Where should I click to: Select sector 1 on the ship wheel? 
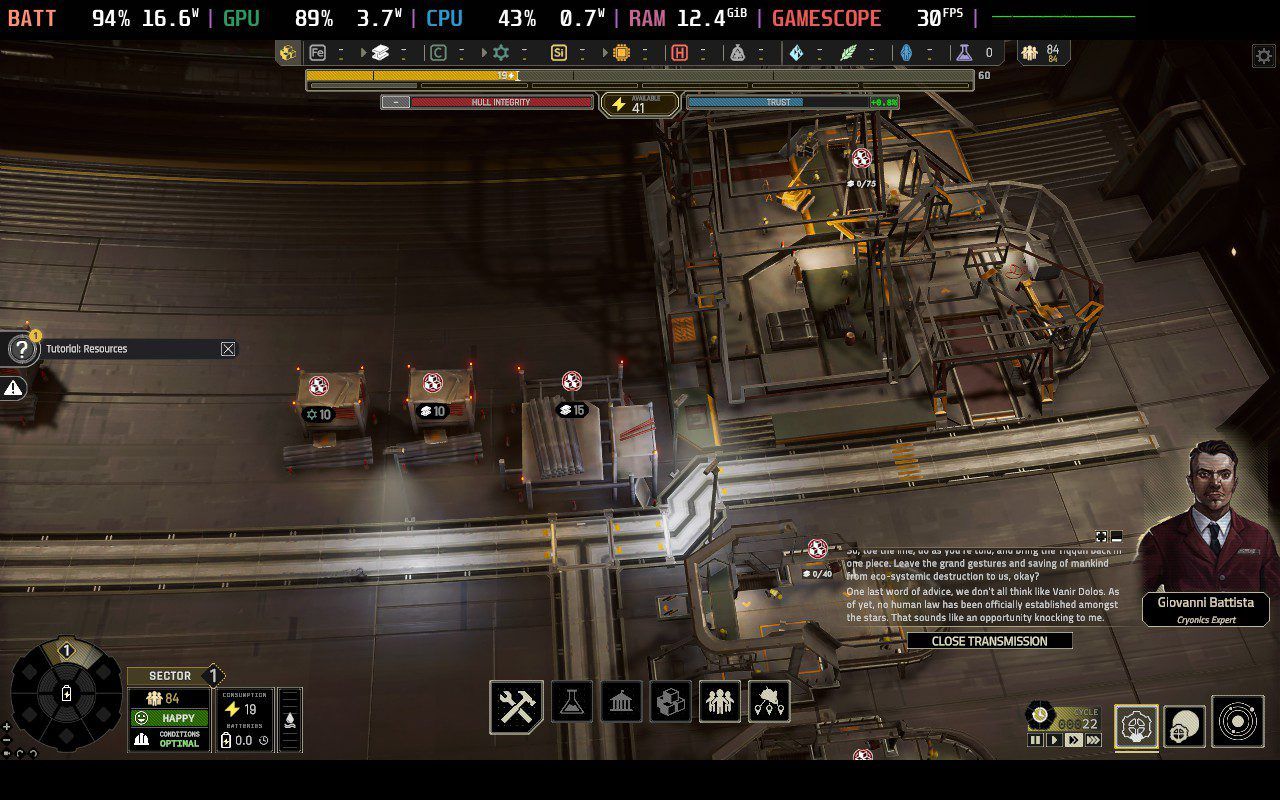point(66,651)
